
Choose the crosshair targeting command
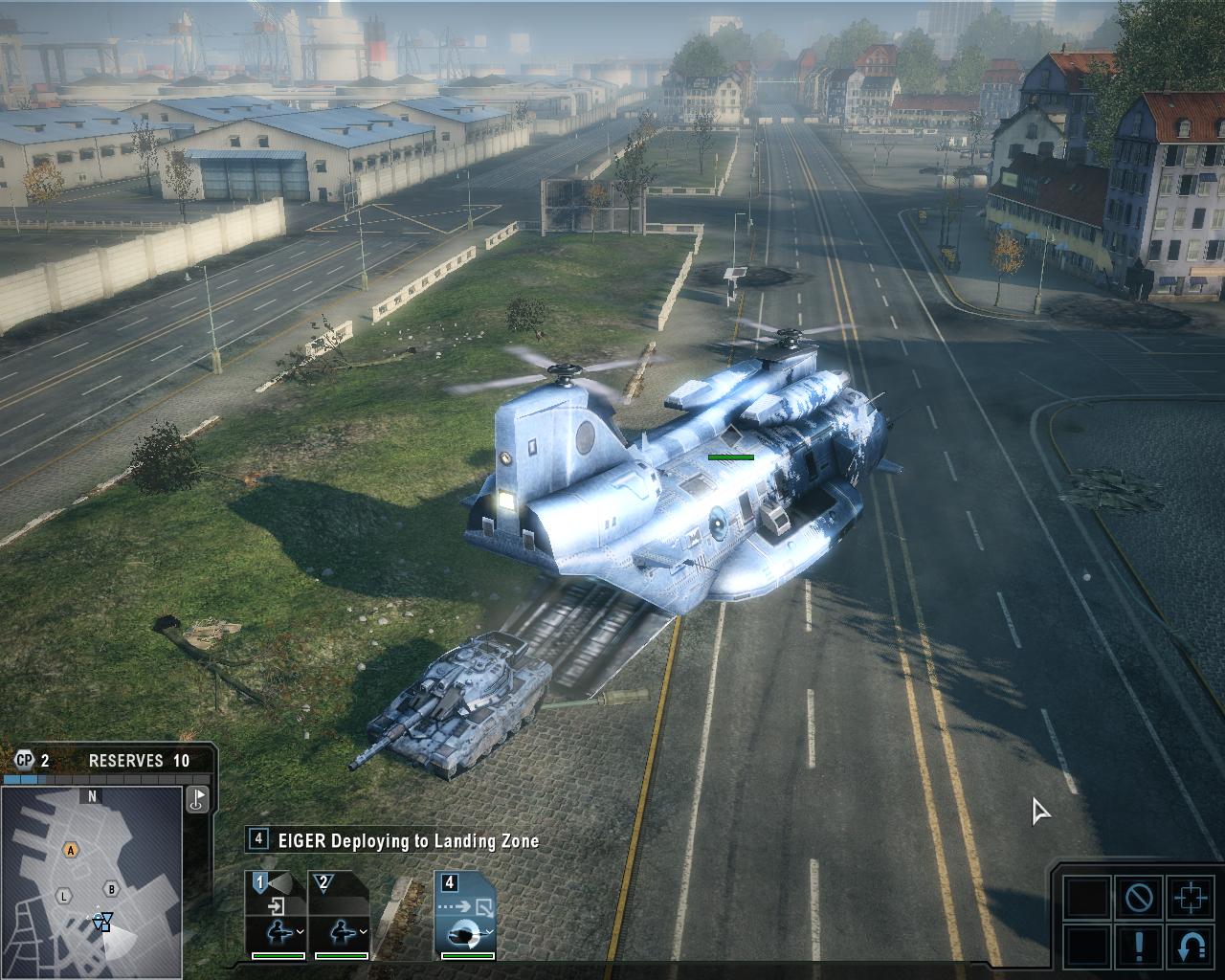tap(1191, 898)
